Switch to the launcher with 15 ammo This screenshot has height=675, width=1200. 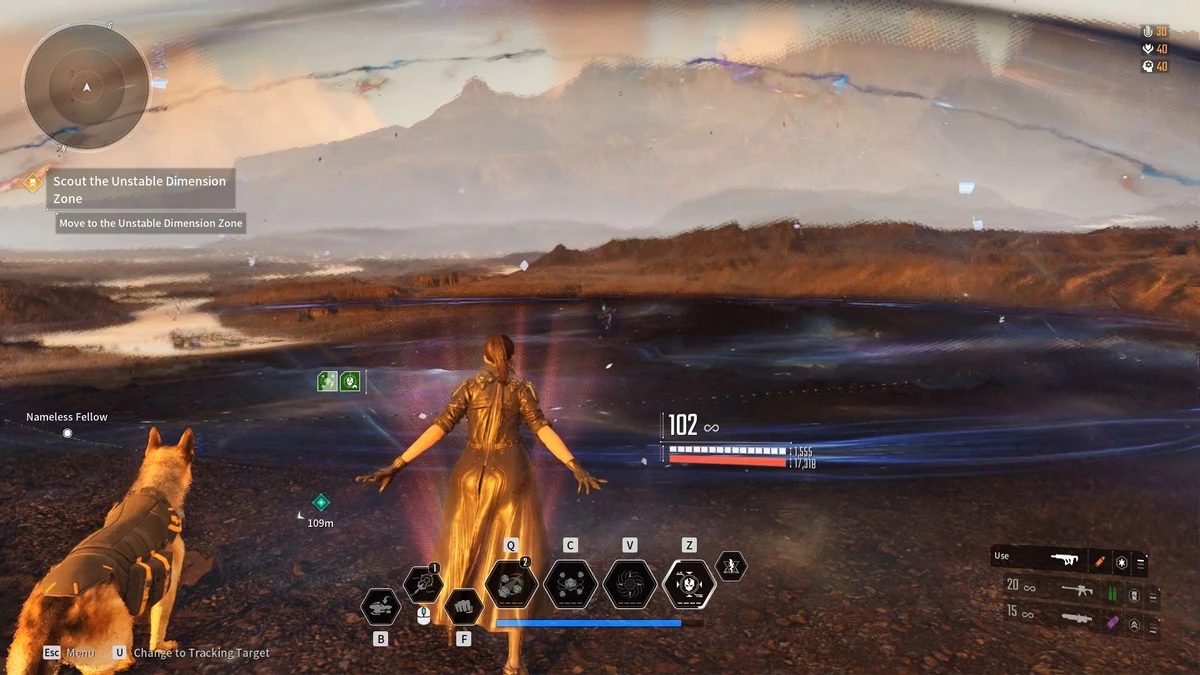pos(1077,620)
